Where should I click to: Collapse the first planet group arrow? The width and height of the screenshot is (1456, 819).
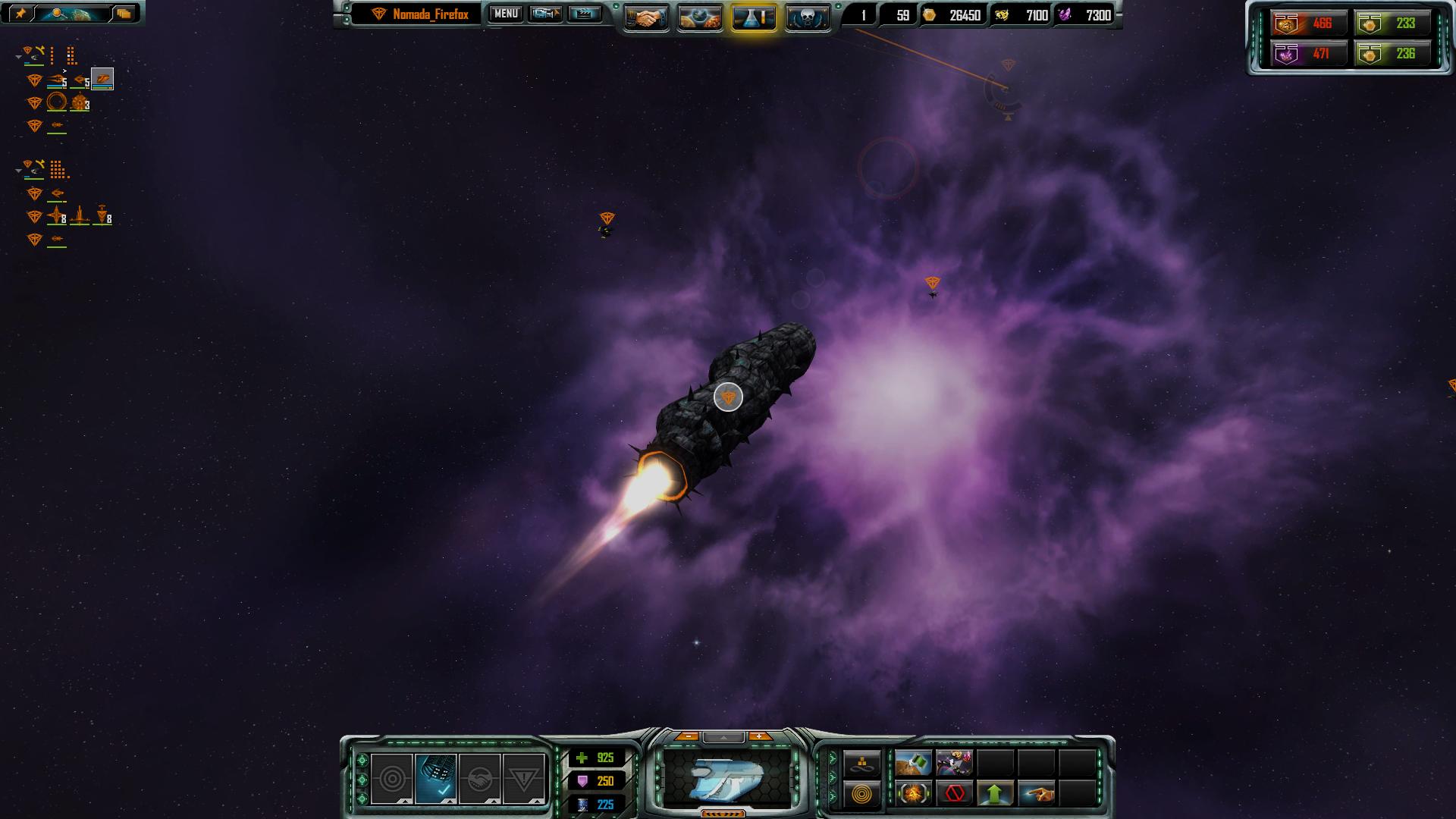click(x=18, y=57)
